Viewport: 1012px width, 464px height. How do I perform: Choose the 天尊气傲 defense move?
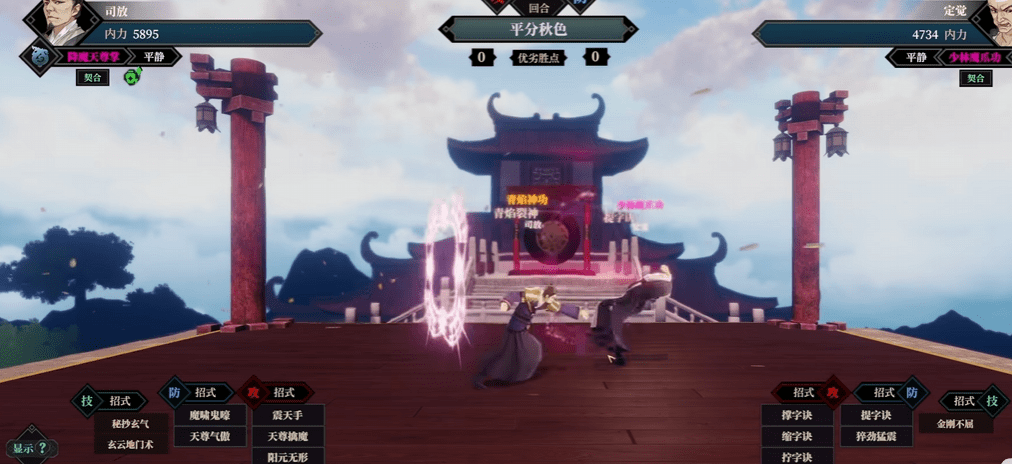tap(210, 436)
